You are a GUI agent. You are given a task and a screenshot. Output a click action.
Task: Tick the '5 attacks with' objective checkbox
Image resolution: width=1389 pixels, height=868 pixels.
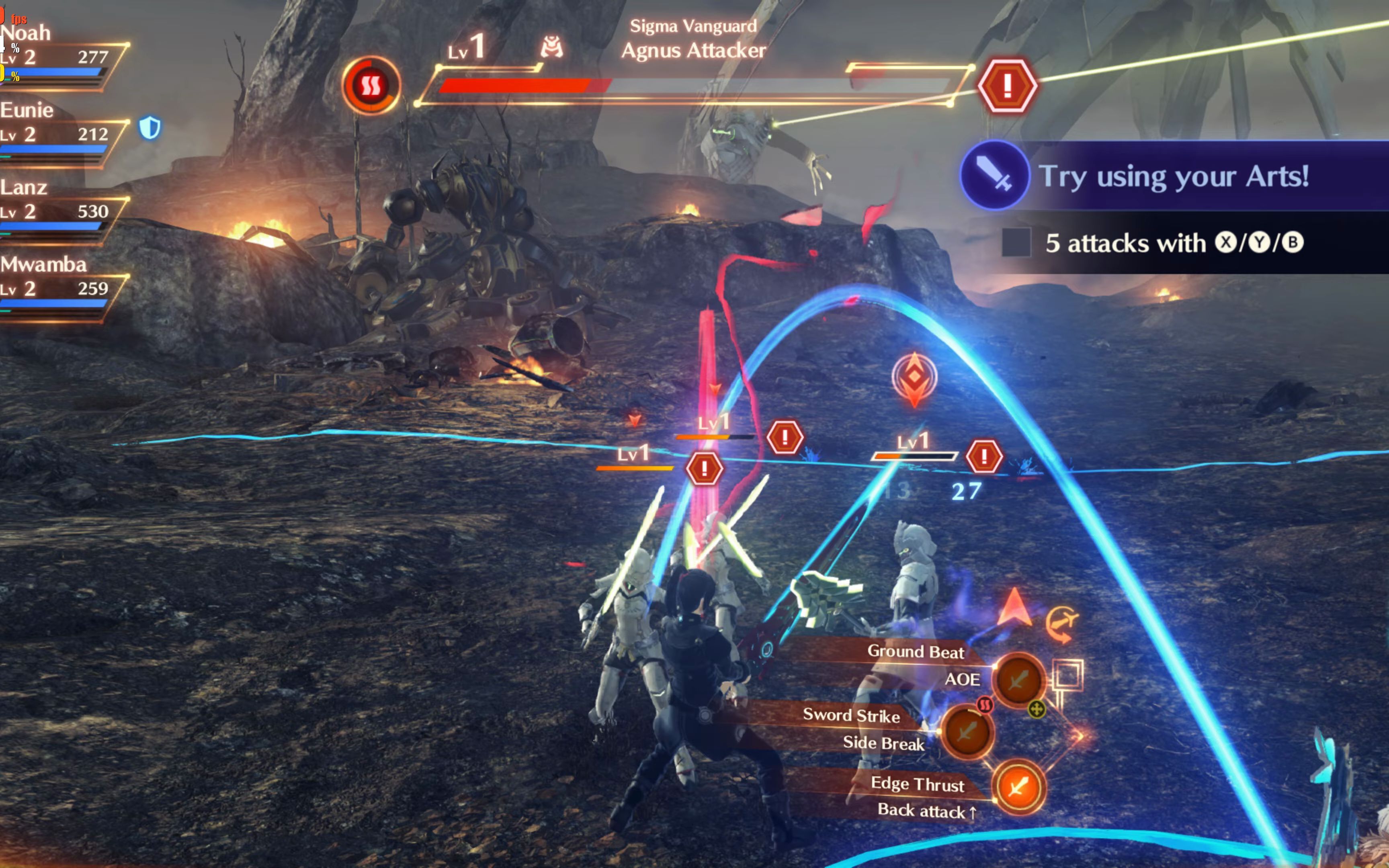tap(1016, 242)
